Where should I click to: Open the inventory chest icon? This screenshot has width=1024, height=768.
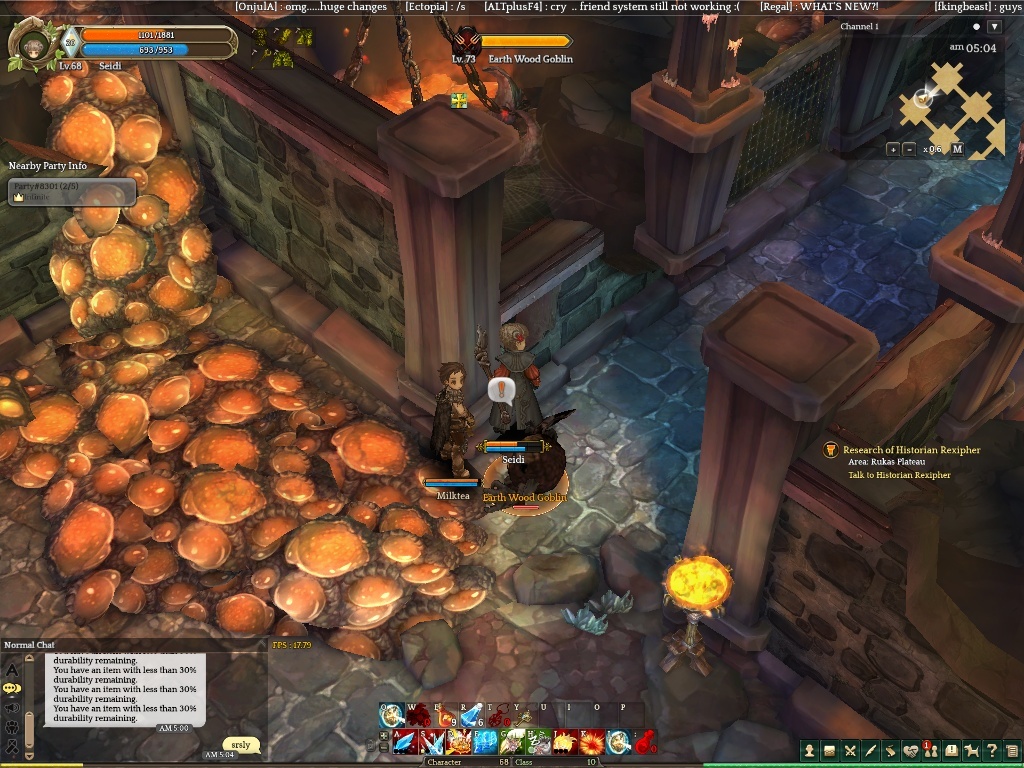(x=830, y=750)
